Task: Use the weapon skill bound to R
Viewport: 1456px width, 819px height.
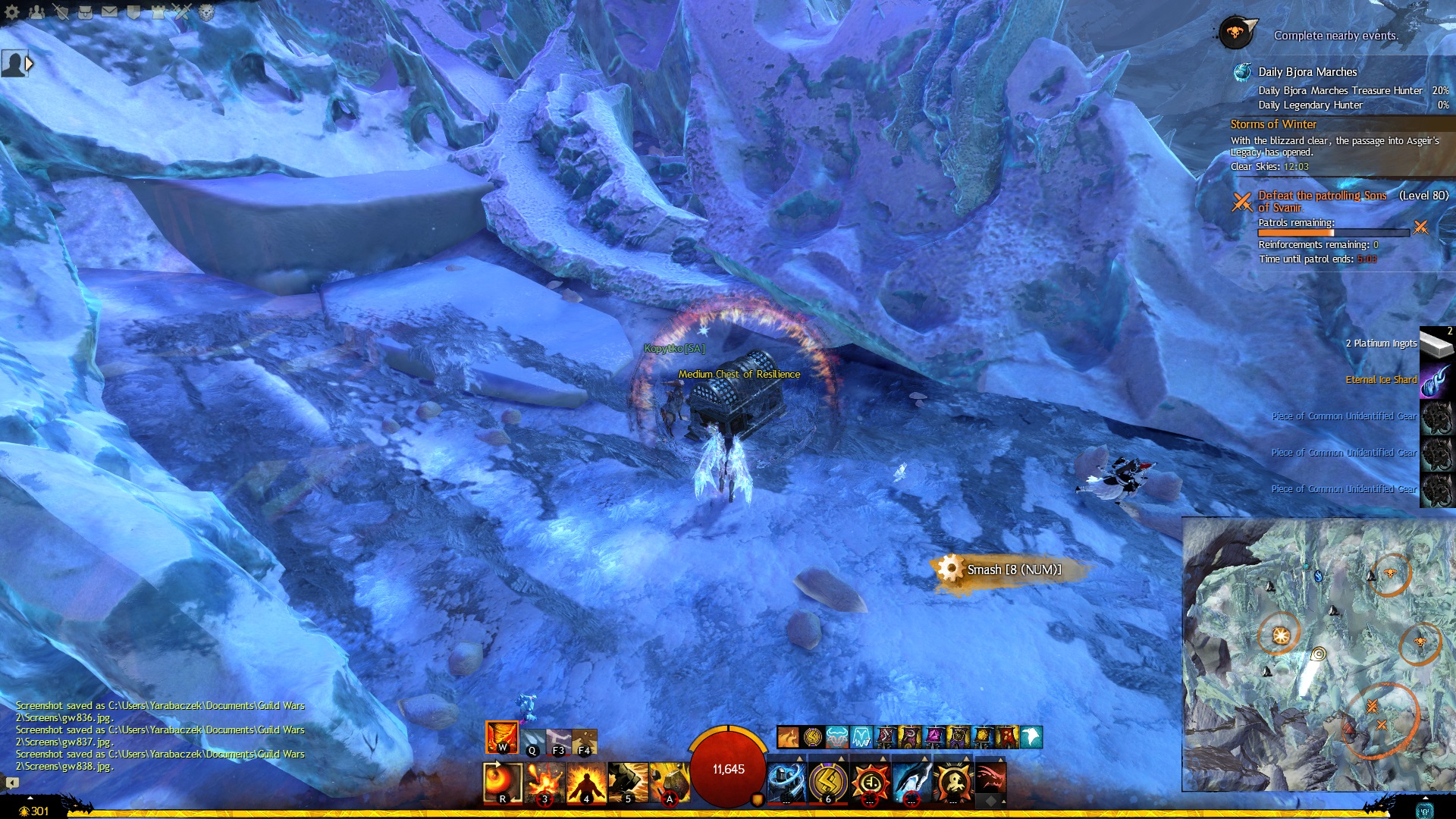Action: (x=502, y=782)
